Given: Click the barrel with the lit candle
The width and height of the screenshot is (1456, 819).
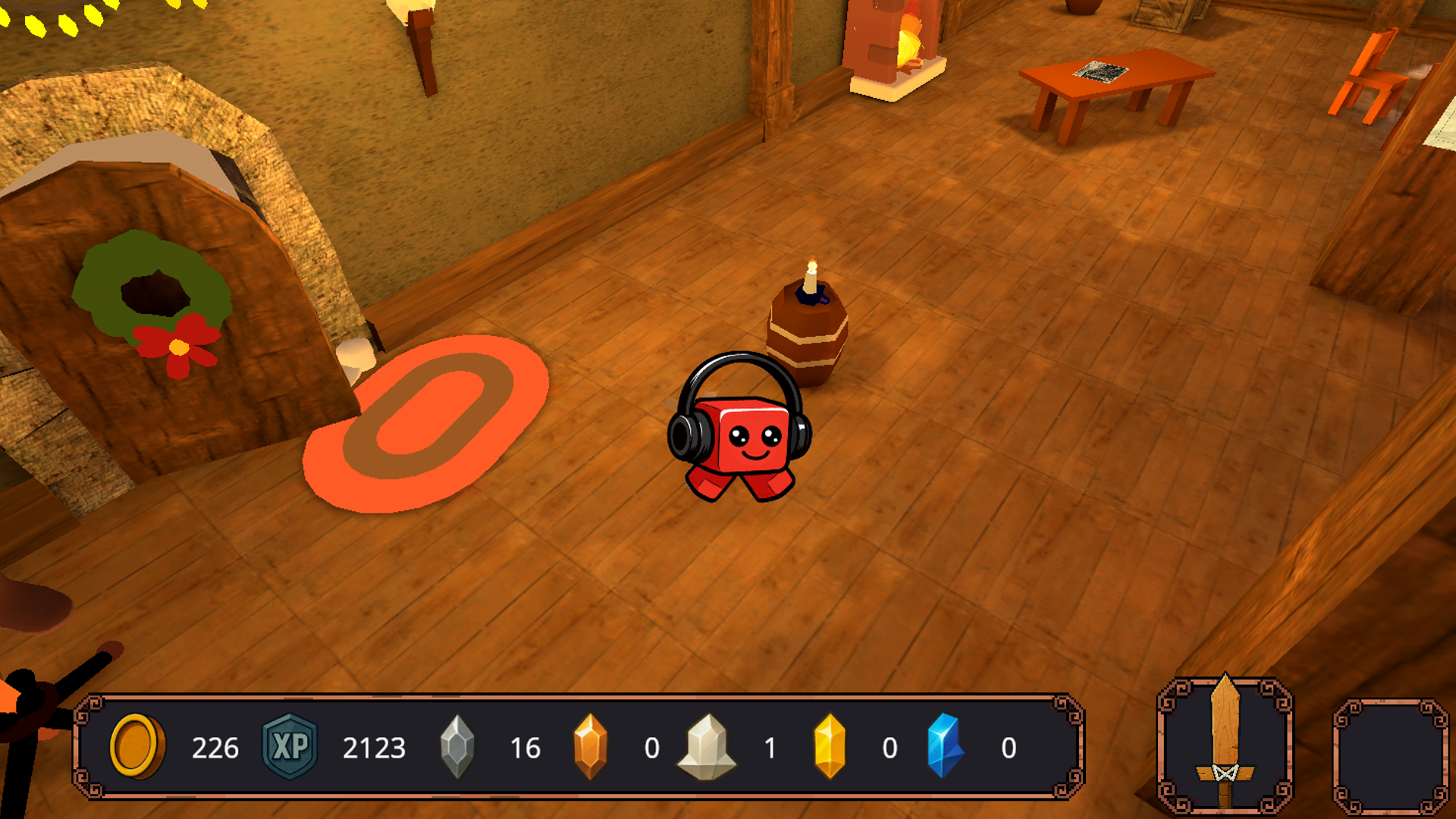Looking at the screenshot, I should [808, 334].
